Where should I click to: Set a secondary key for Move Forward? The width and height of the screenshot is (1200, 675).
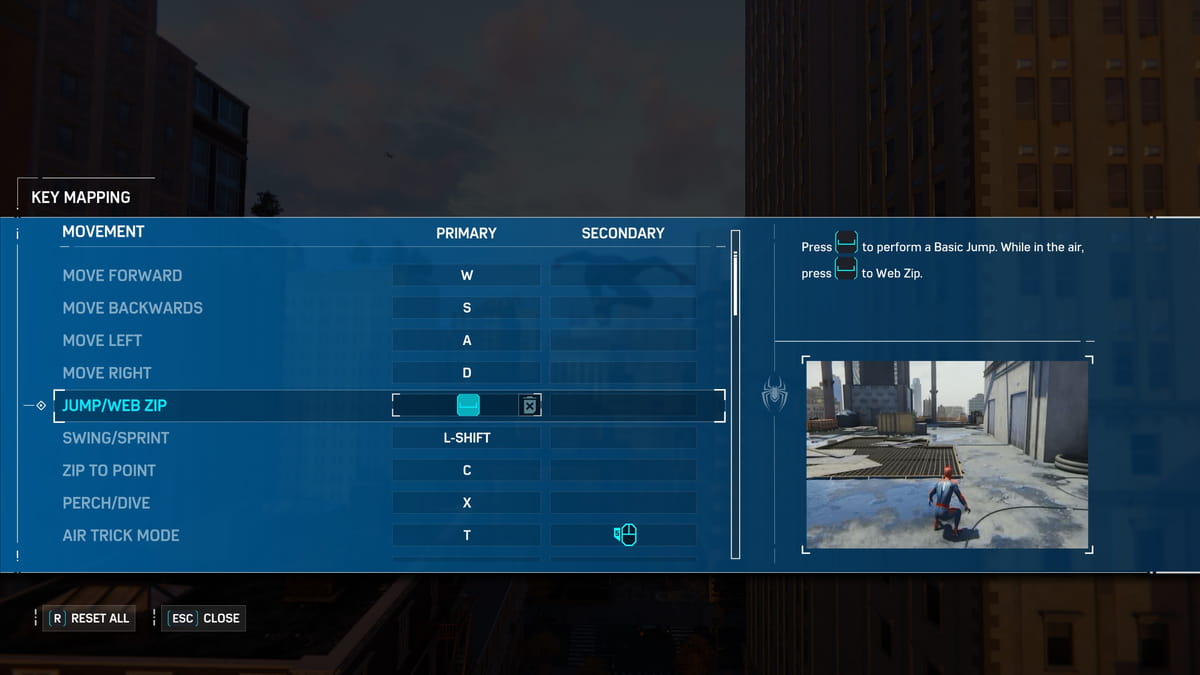(623, 275)
